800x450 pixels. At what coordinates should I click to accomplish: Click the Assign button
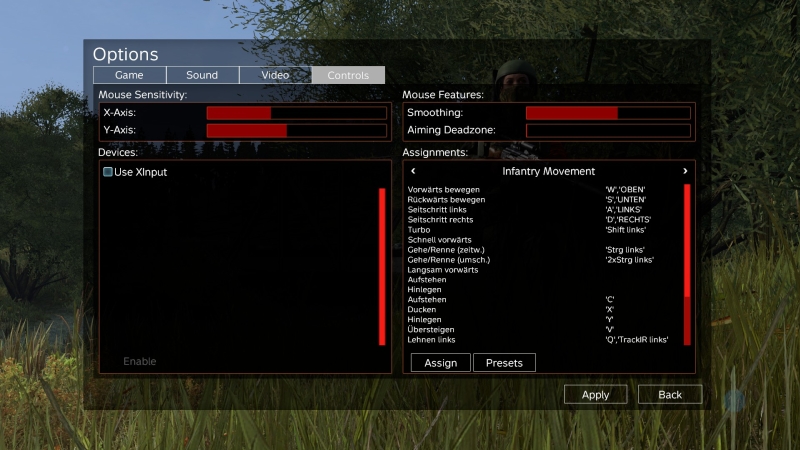440,363
